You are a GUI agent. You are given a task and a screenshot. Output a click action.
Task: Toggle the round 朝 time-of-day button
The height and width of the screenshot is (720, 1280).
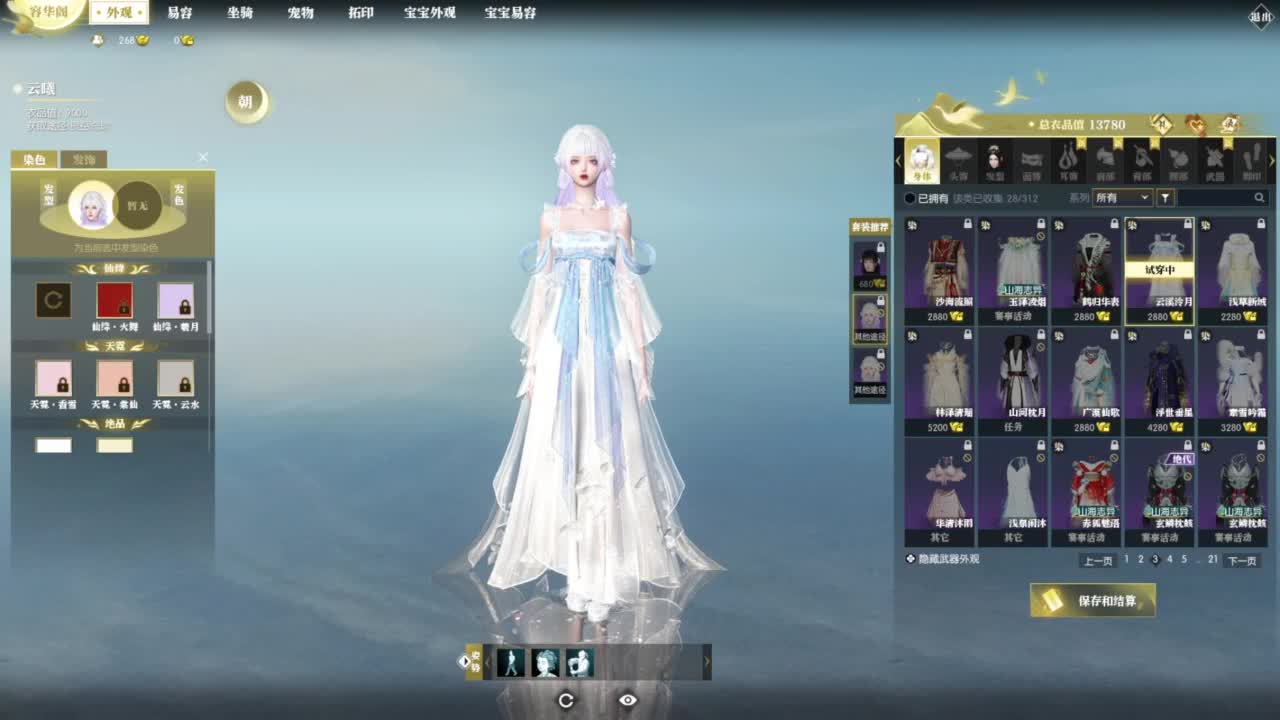coord(246,102)
